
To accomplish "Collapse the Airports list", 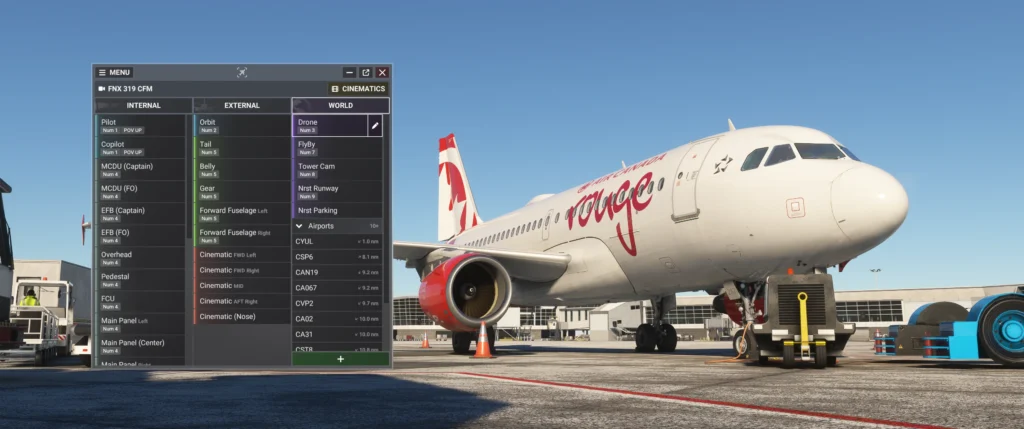I will coord(299,226).
